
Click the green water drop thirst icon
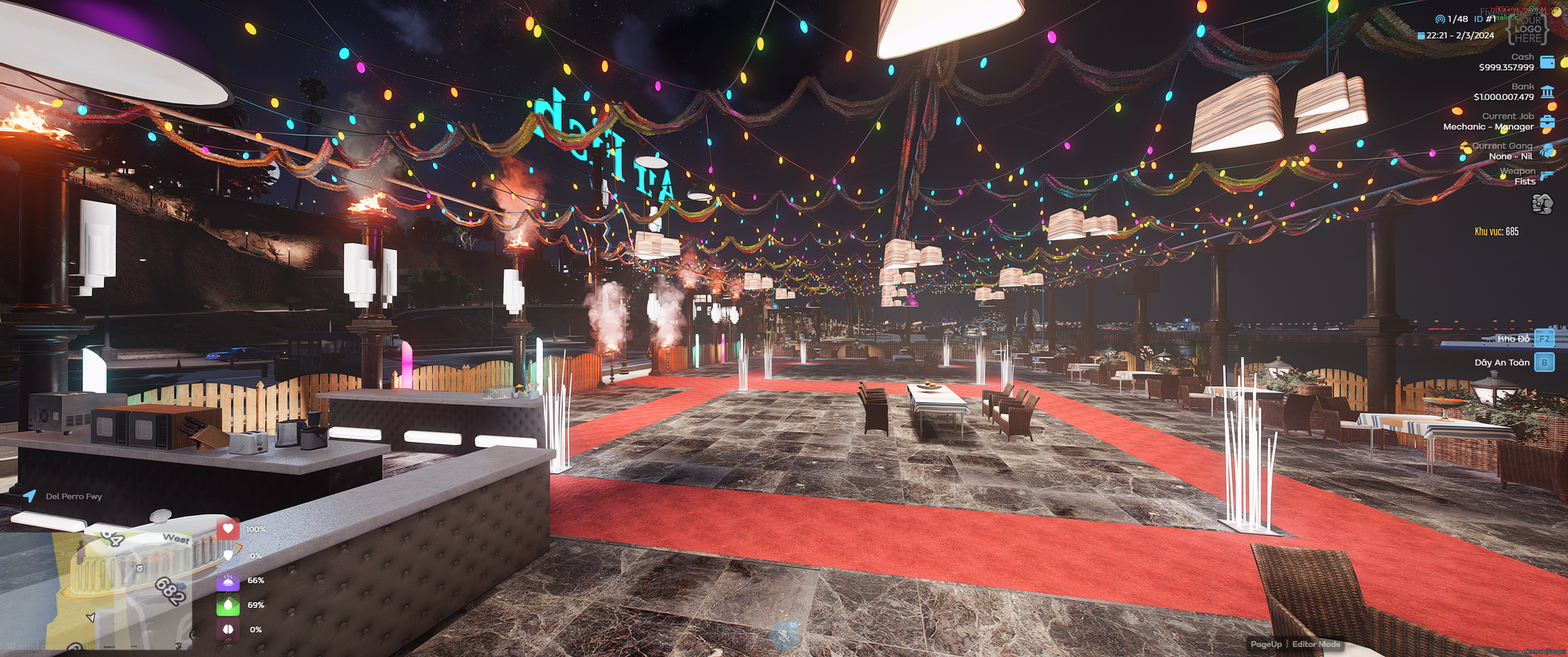(228, 605)
